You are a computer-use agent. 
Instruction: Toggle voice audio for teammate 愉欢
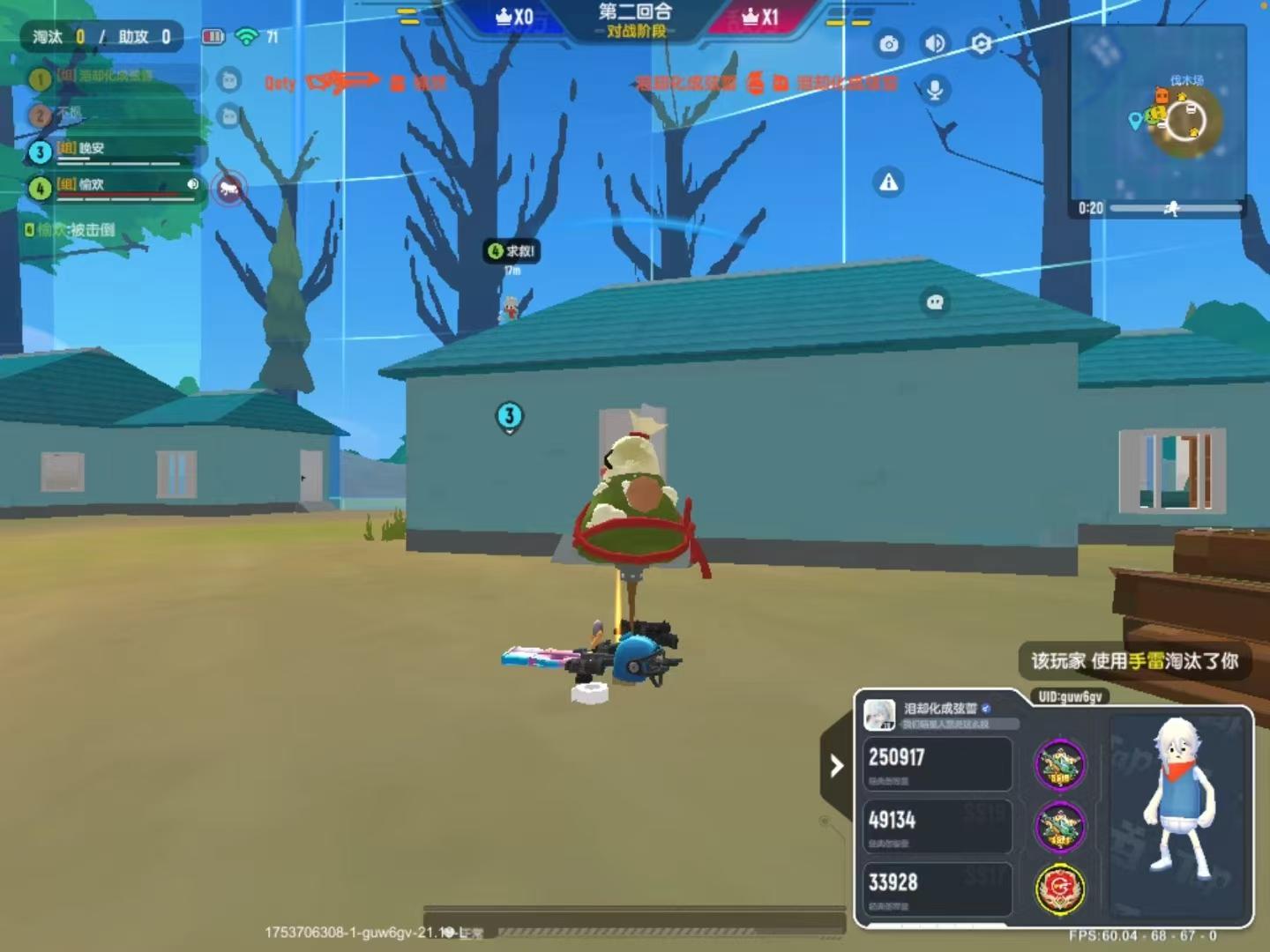tap(191, 185)
